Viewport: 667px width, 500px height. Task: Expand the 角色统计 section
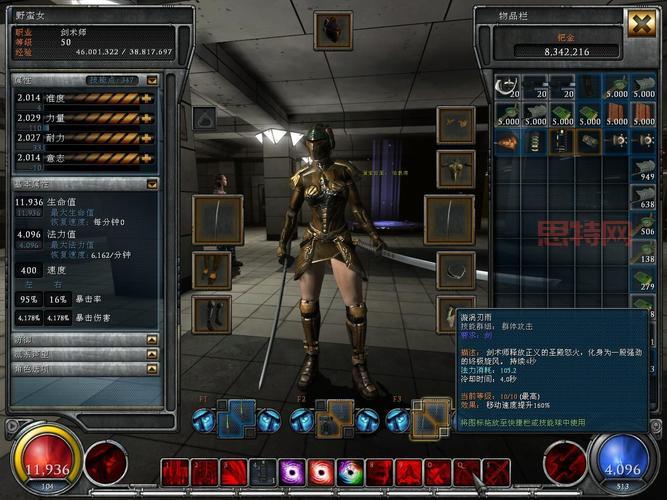pos(152,368)
